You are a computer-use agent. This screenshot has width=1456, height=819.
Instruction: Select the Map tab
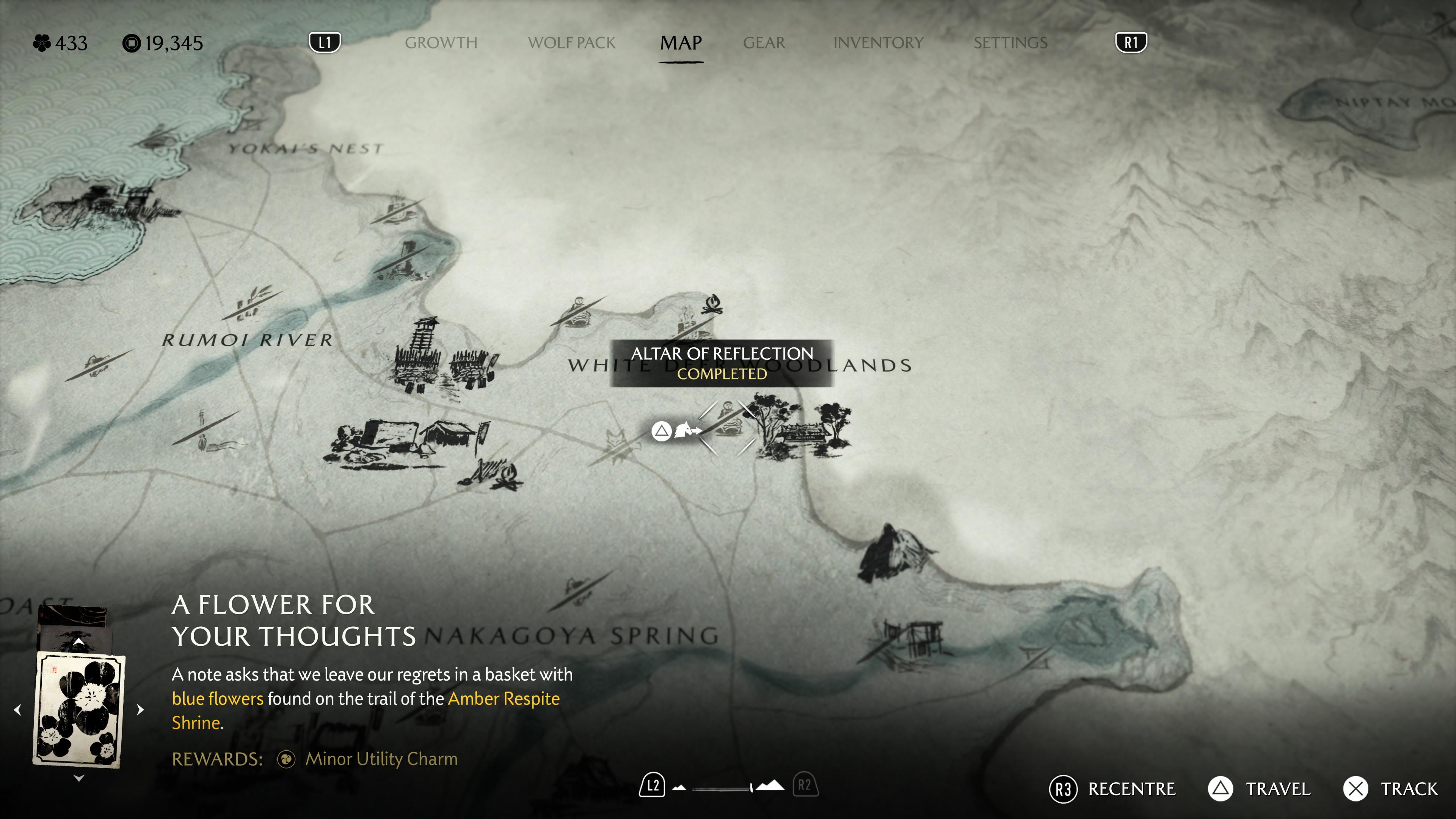681,43
